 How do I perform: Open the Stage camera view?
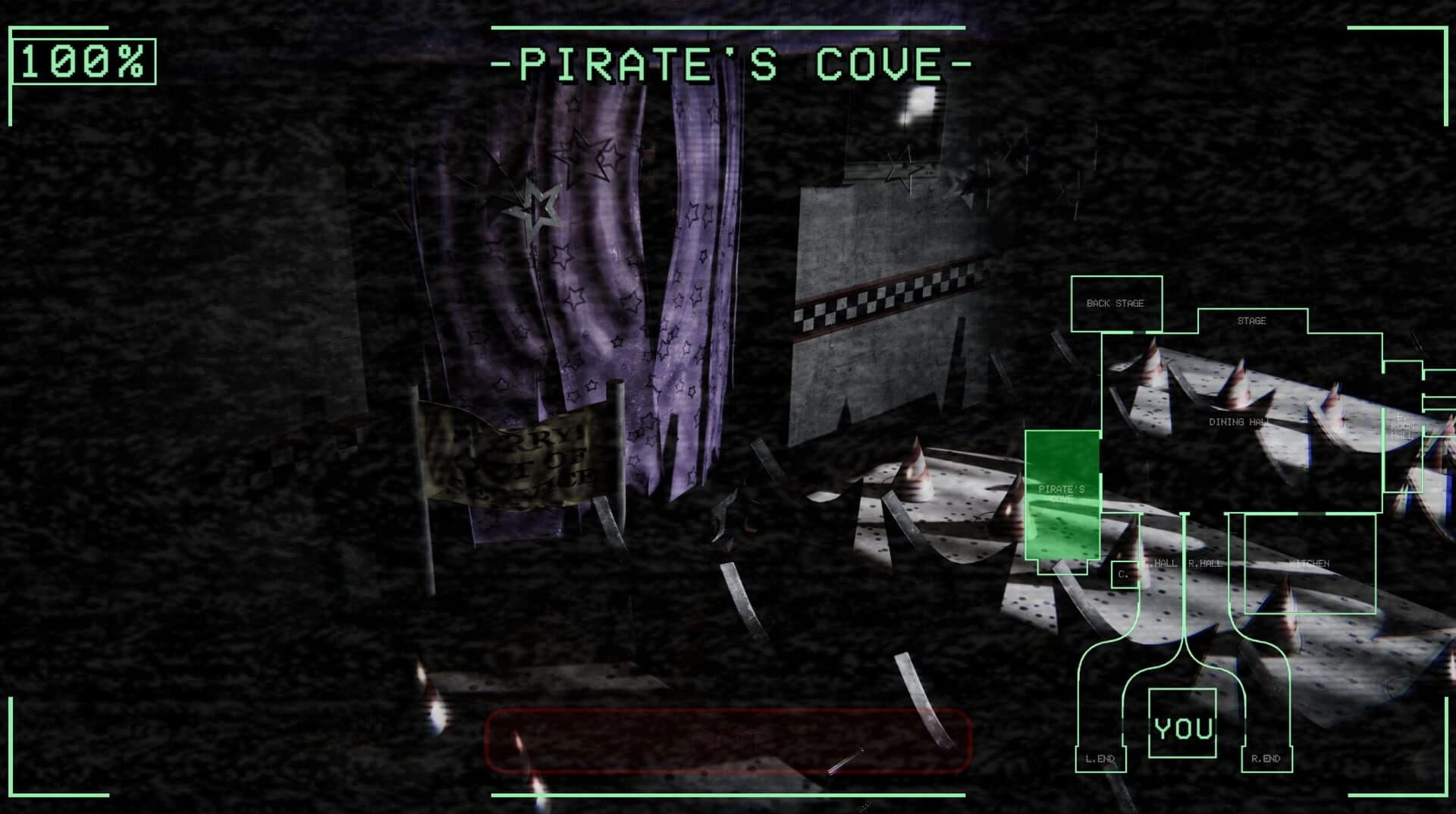(x=1253, y=320)
